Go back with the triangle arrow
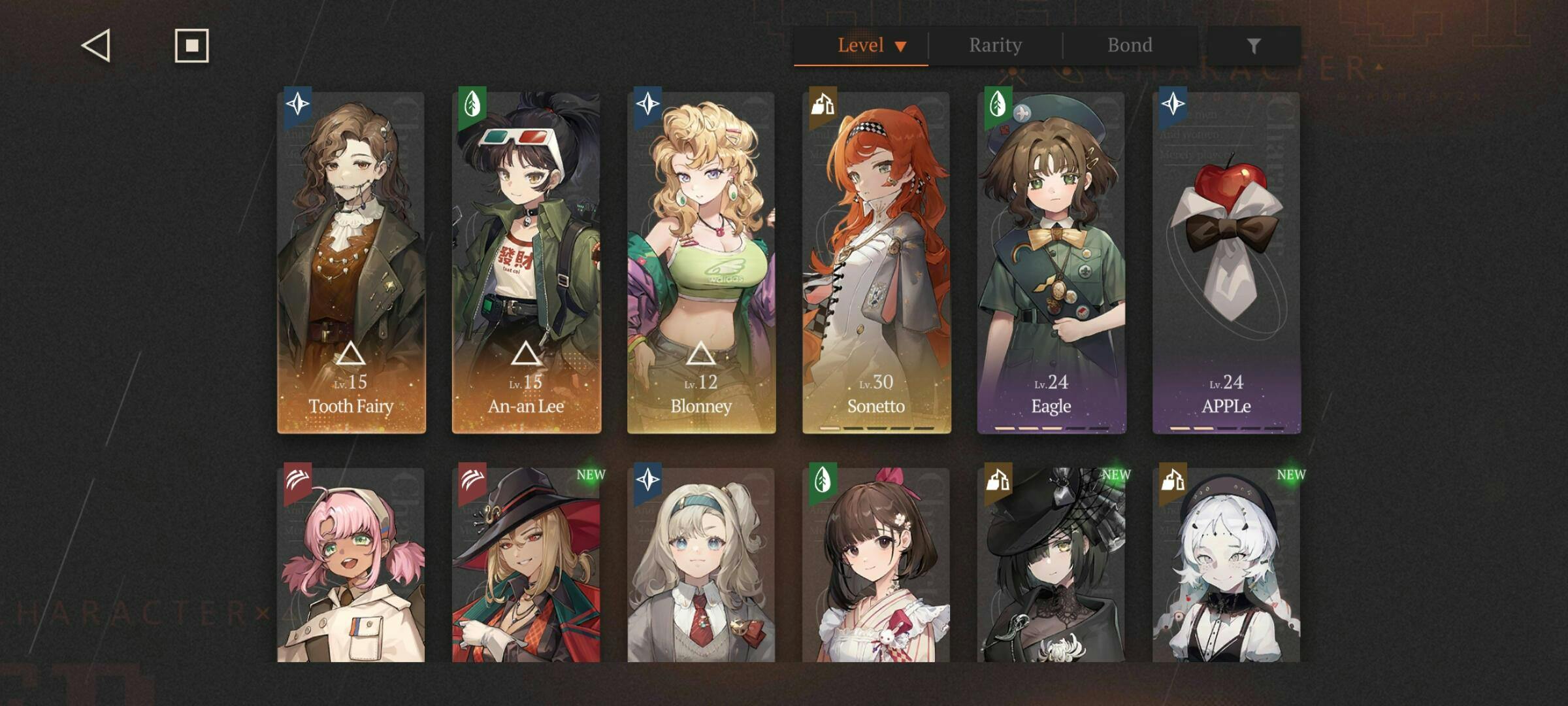This screenshot has width=1568, height=706. pyautogui.click(x=97, y=46)
